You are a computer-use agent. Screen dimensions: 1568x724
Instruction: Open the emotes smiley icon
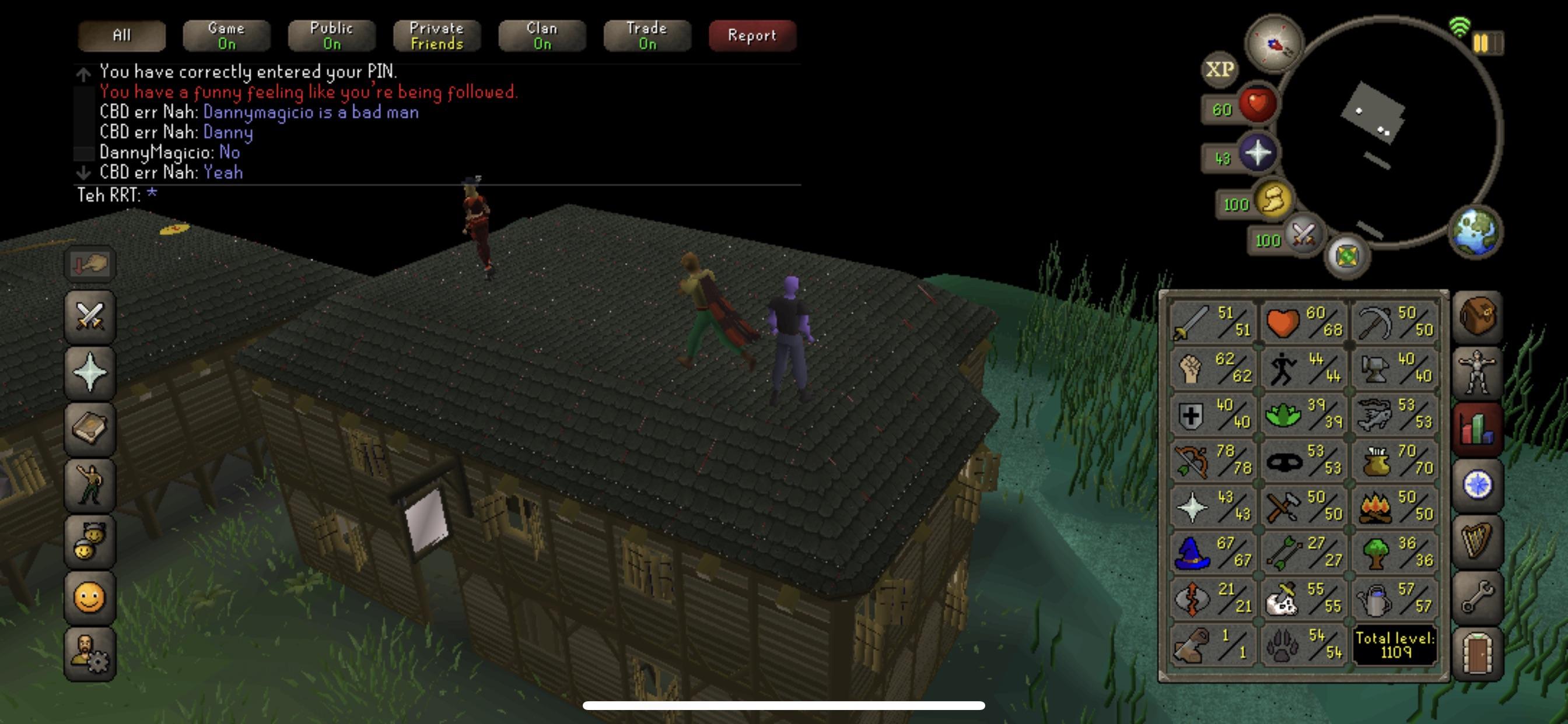pyautogui.click(x=89, y=598)
